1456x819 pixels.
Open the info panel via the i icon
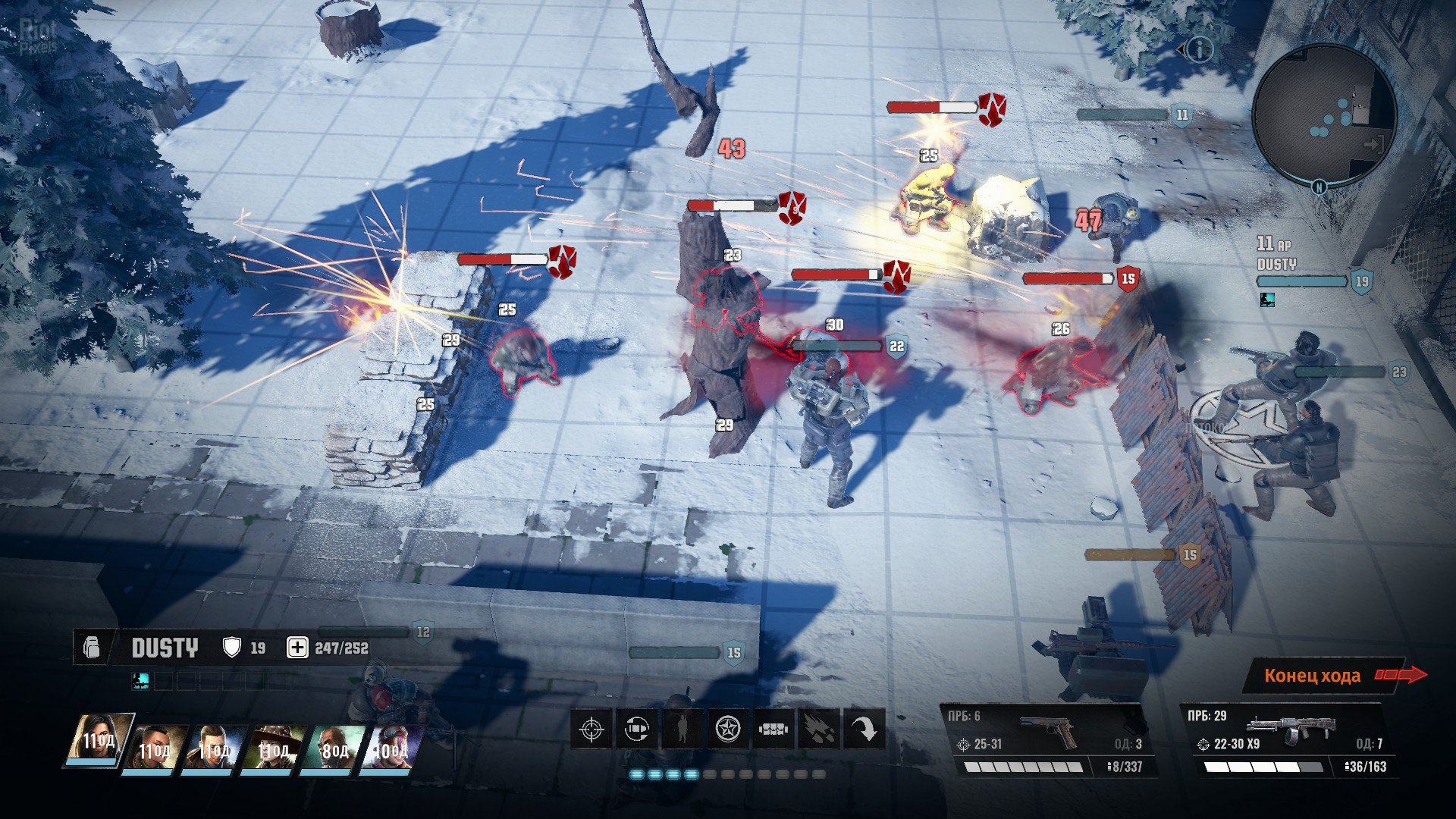(1199, 50)
